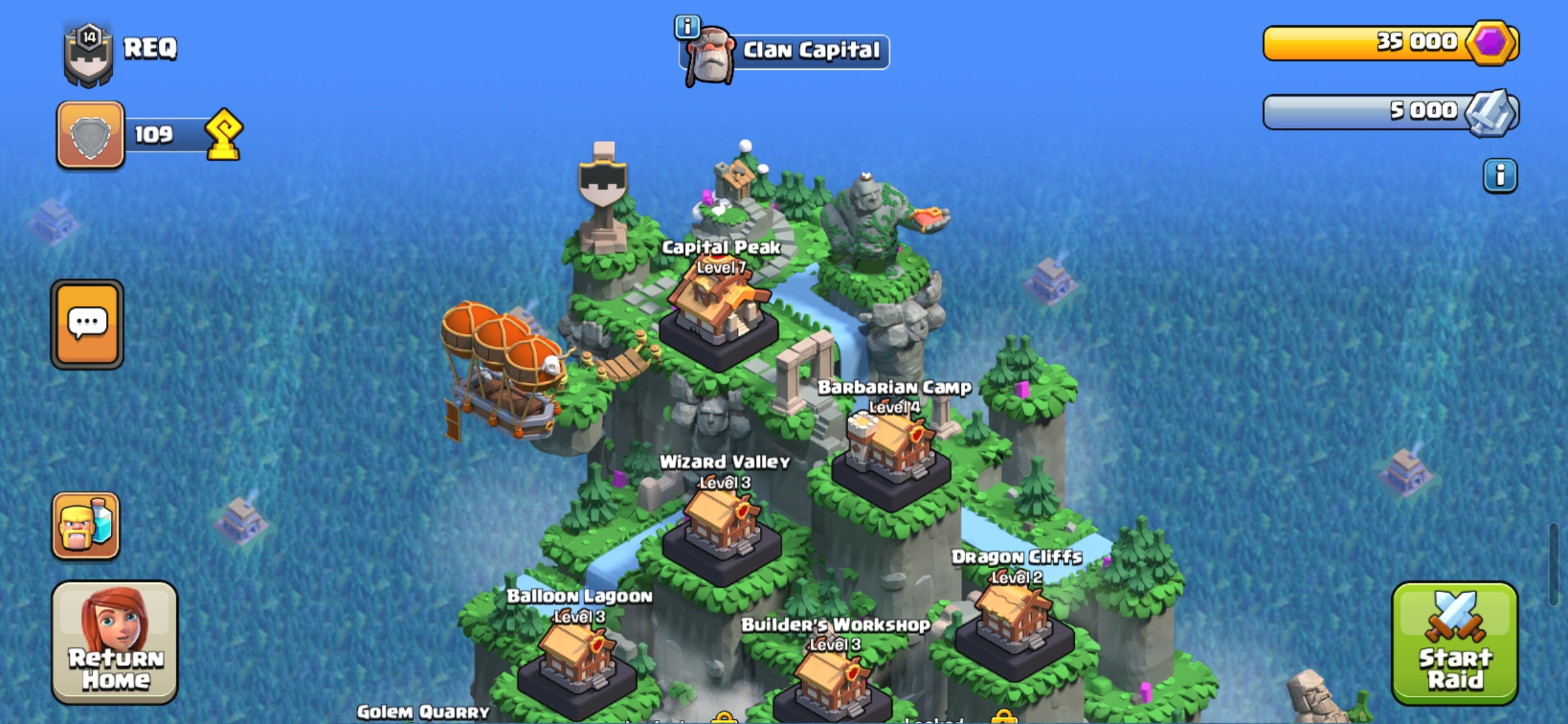
Task: Select the Capital Peak district
Action: 719,315
